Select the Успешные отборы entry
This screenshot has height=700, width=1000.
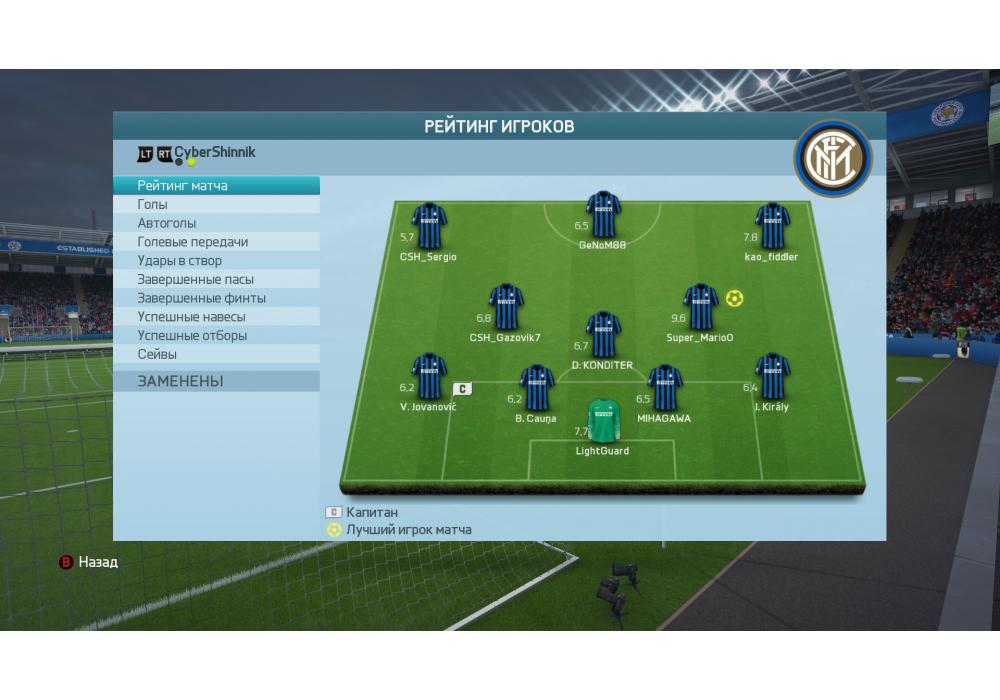point(216,336)
